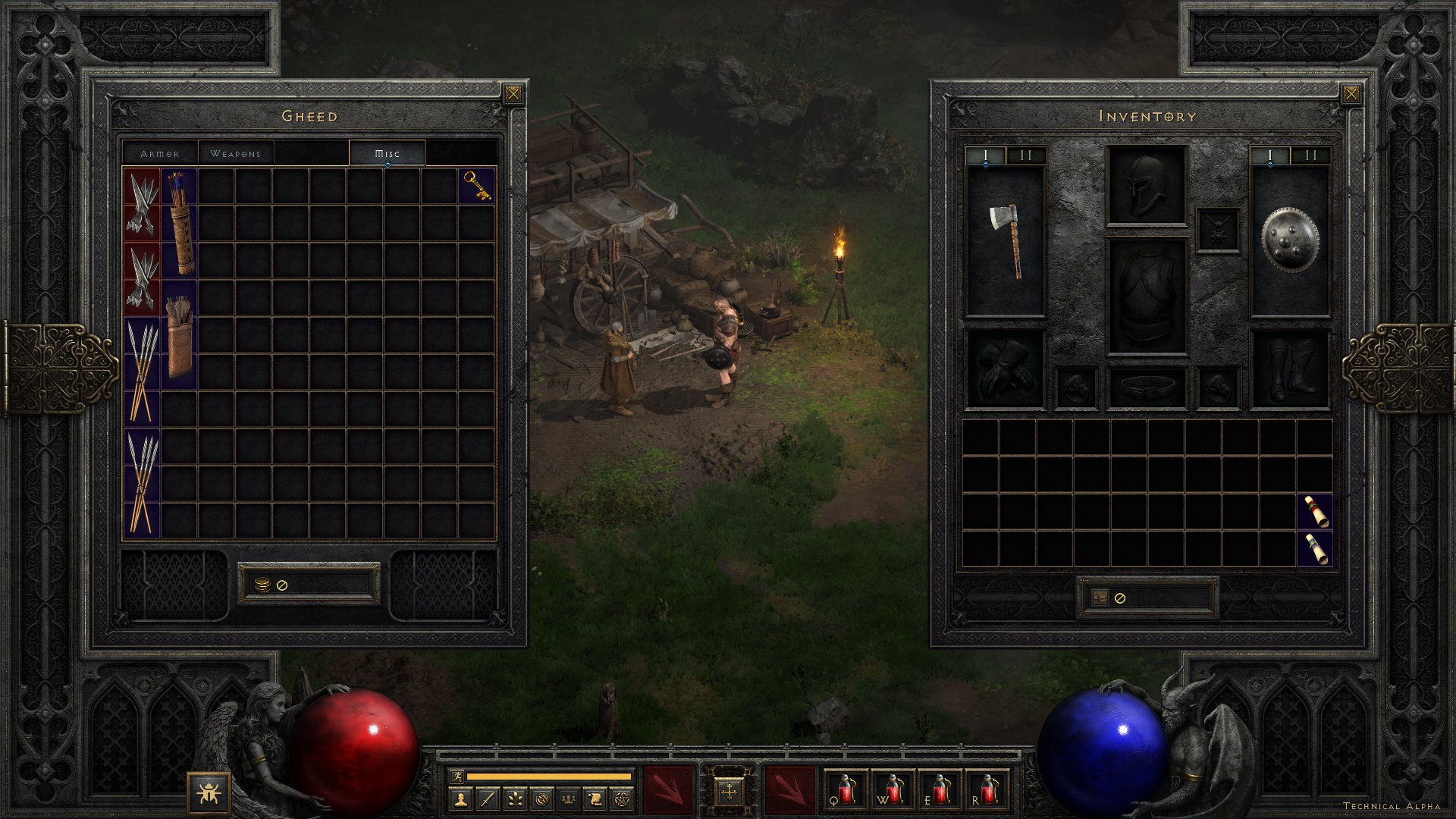Select the equipped hand axe slot

(x=1005, y=240)
